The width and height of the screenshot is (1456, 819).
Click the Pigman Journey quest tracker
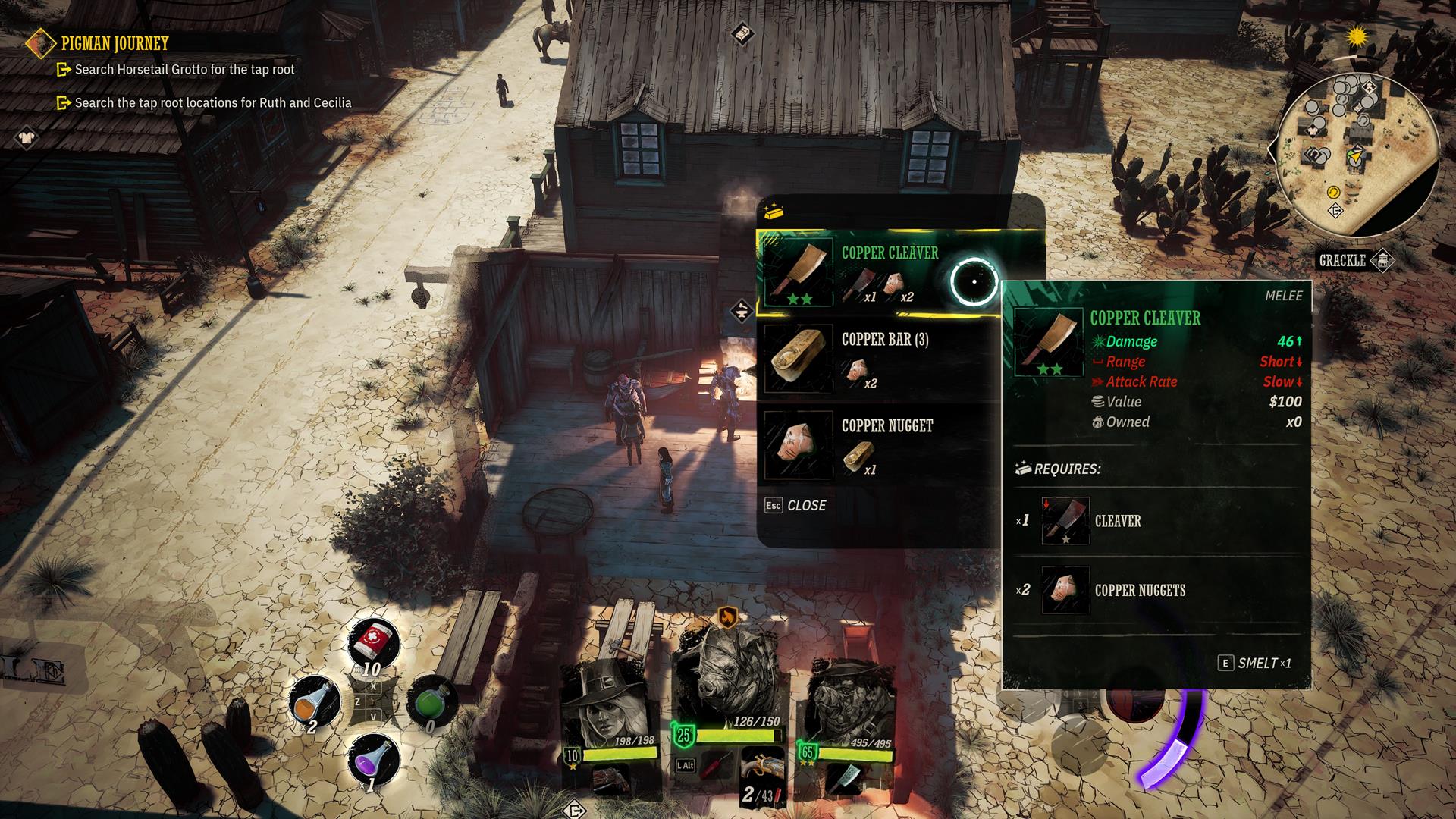(x=114, y=44)
